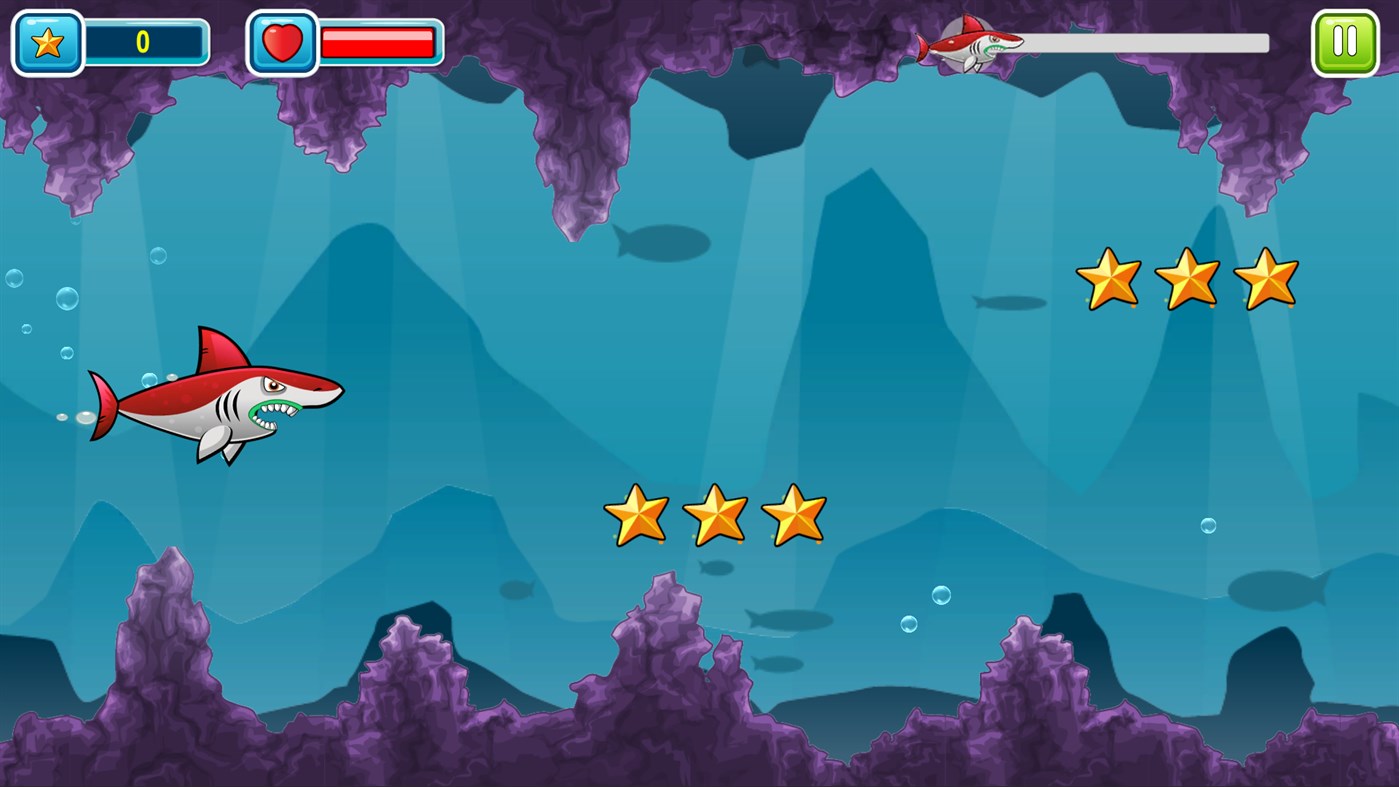Screen dimensions: 1399x787
Task: Click the rightmost star of the lower star group
Action: pyautogui.click(x=795, y=515)
